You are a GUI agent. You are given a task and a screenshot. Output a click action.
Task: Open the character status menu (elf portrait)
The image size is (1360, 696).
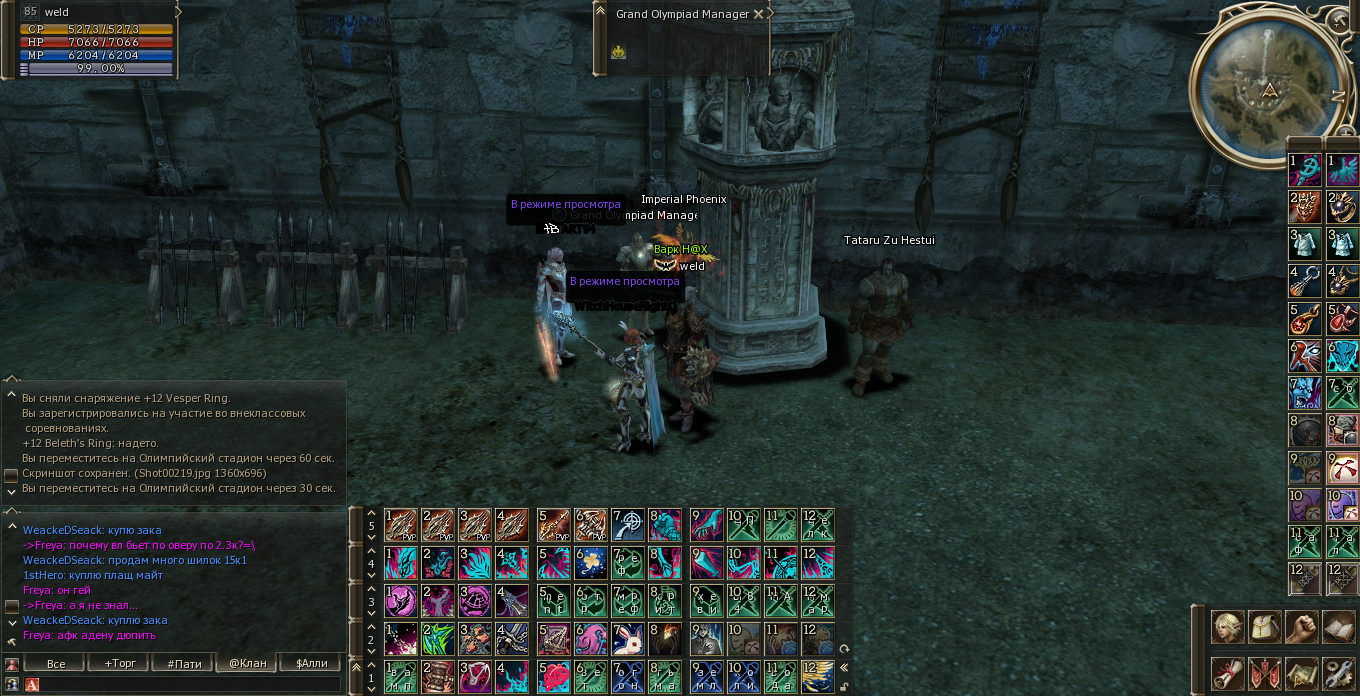pos(1228,628)
